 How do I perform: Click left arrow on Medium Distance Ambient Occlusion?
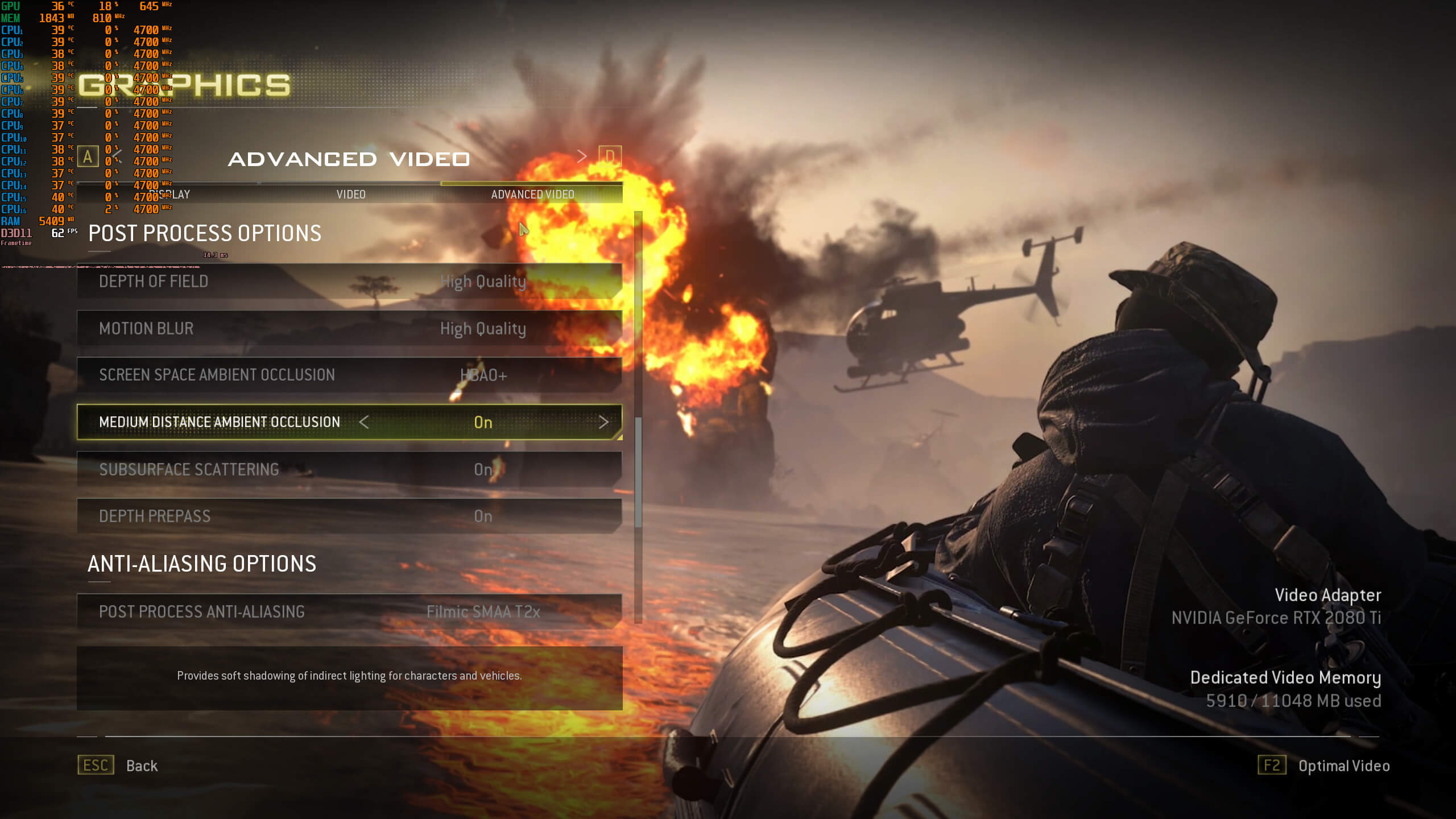[x=364, y=422]
